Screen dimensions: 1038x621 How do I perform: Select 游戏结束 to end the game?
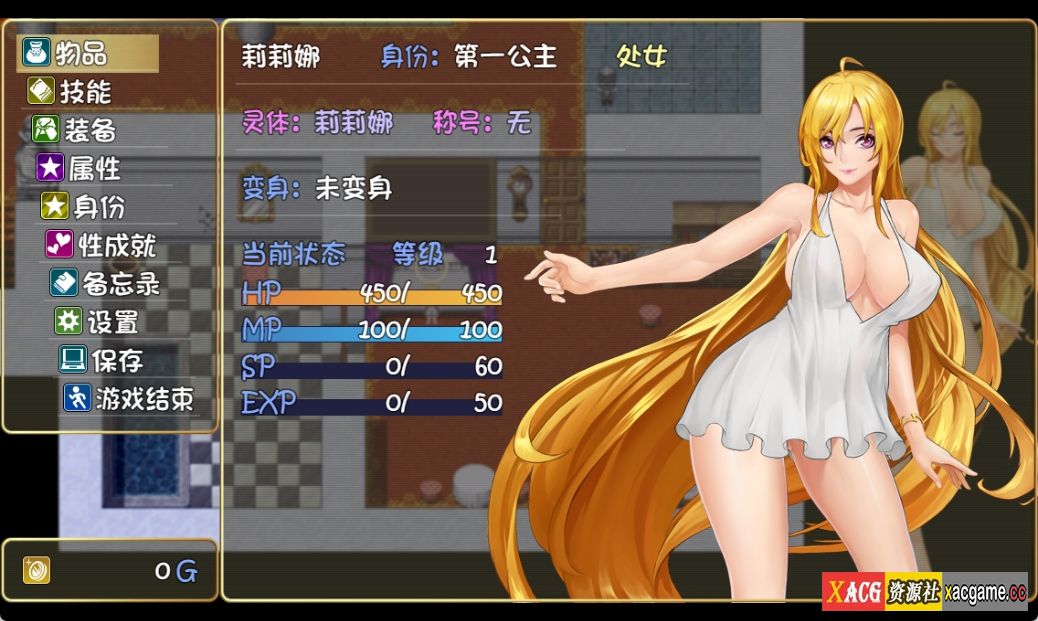tap(142, 399)
